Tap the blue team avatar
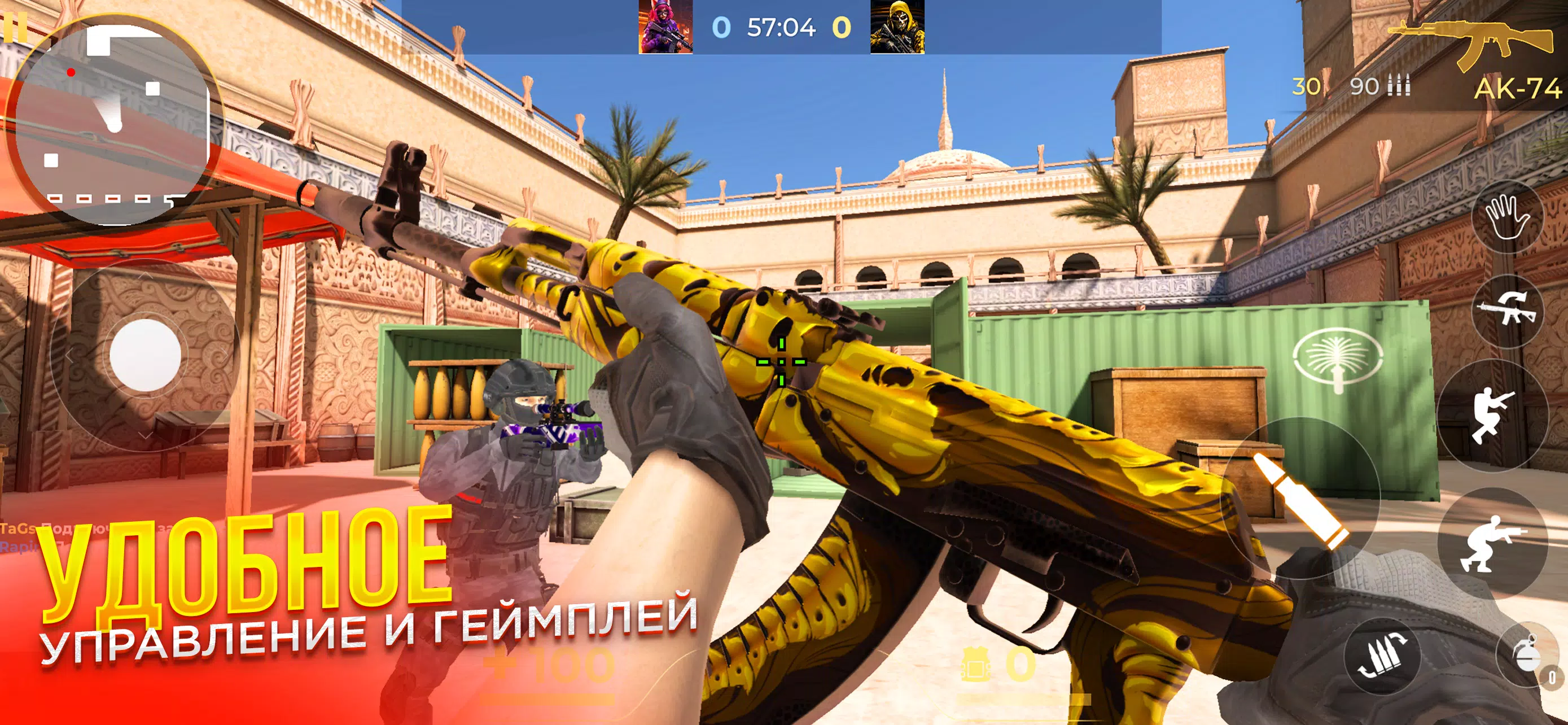 pyautogui.click(x=667, y=28)
